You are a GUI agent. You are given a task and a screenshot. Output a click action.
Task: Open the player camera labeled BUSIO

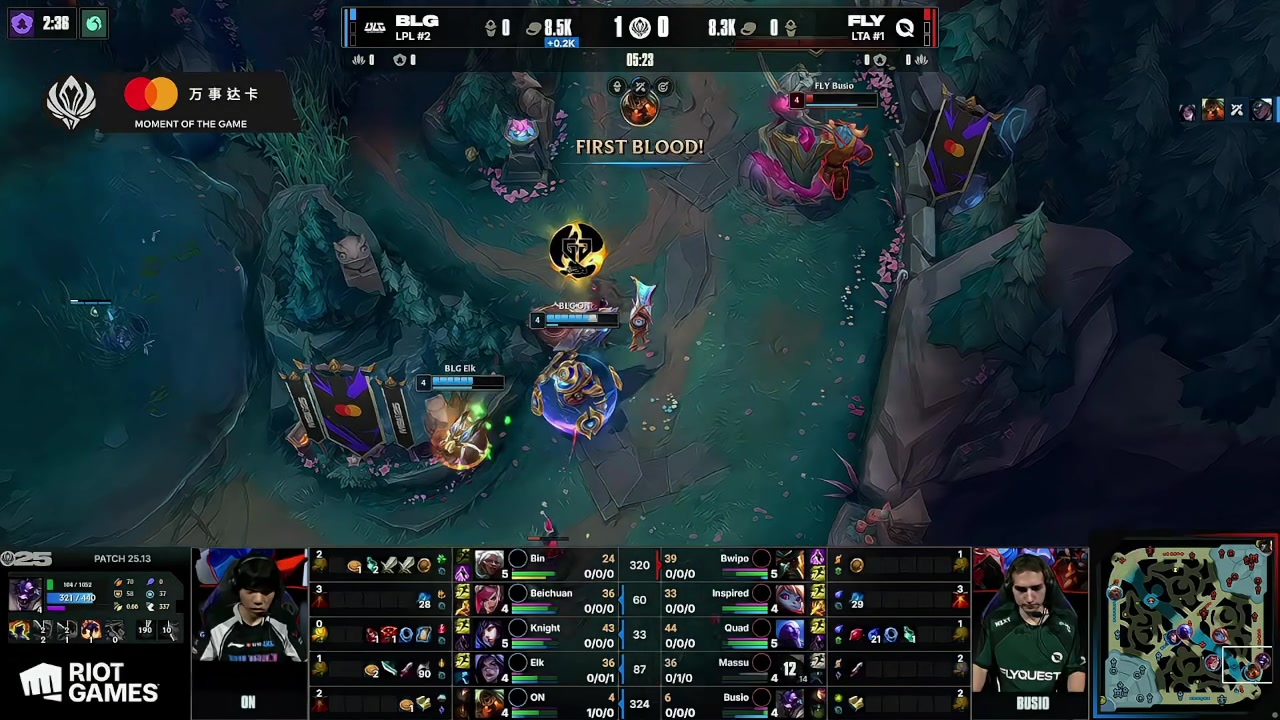click(1031, 632)
